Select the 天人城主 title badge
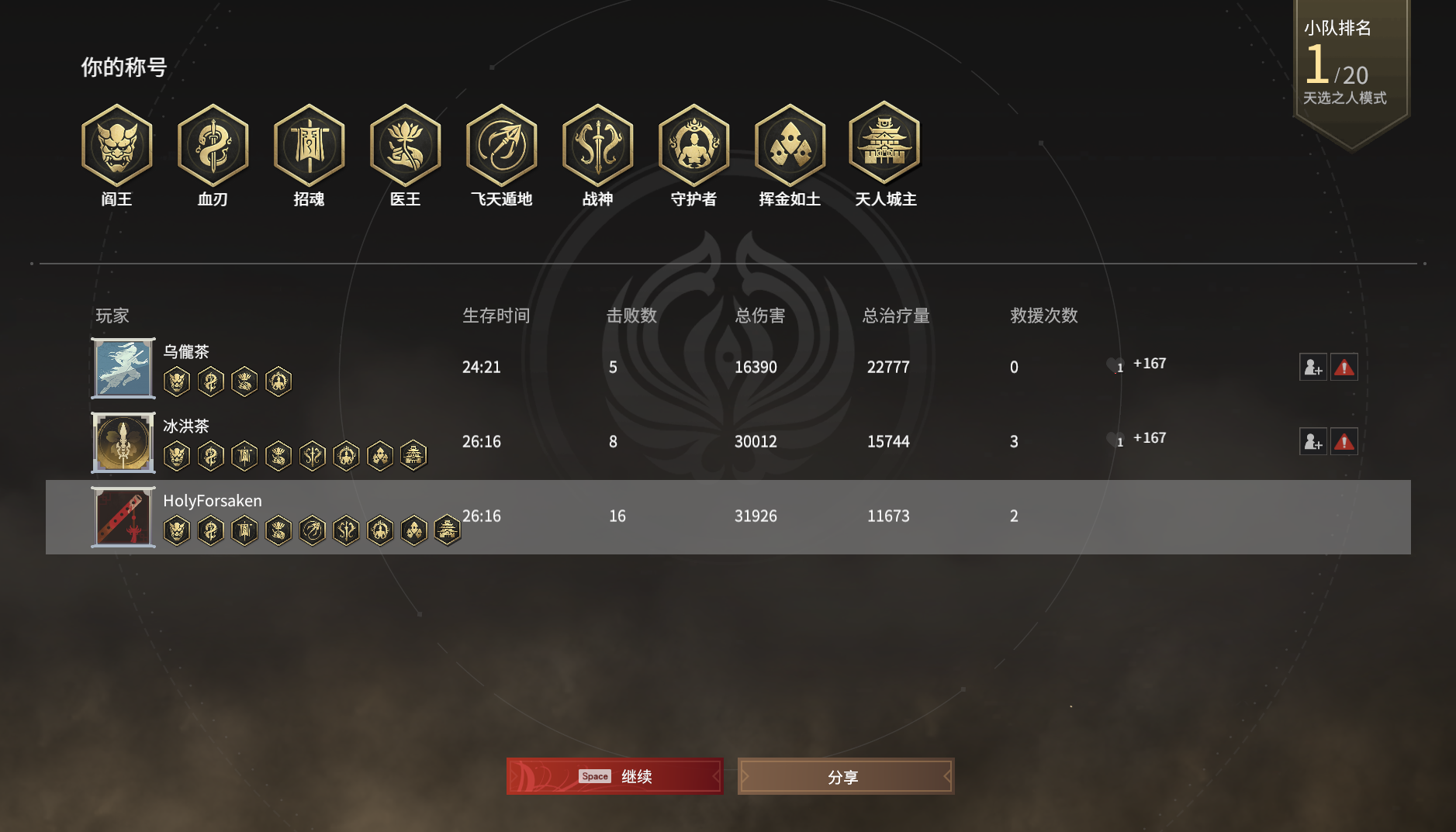 885,144
